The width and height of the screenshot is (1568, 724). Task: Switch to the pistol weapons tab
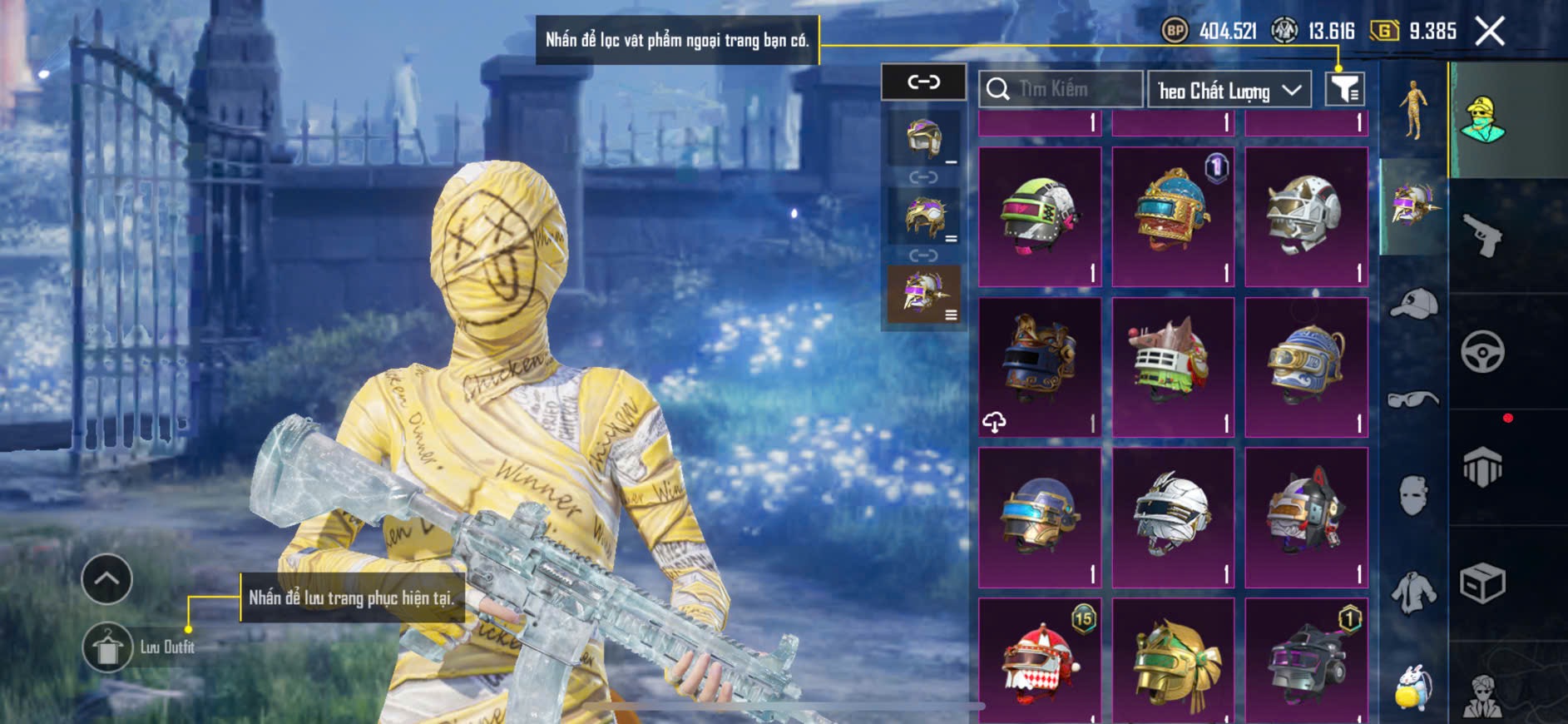(x=1482, y=236)
